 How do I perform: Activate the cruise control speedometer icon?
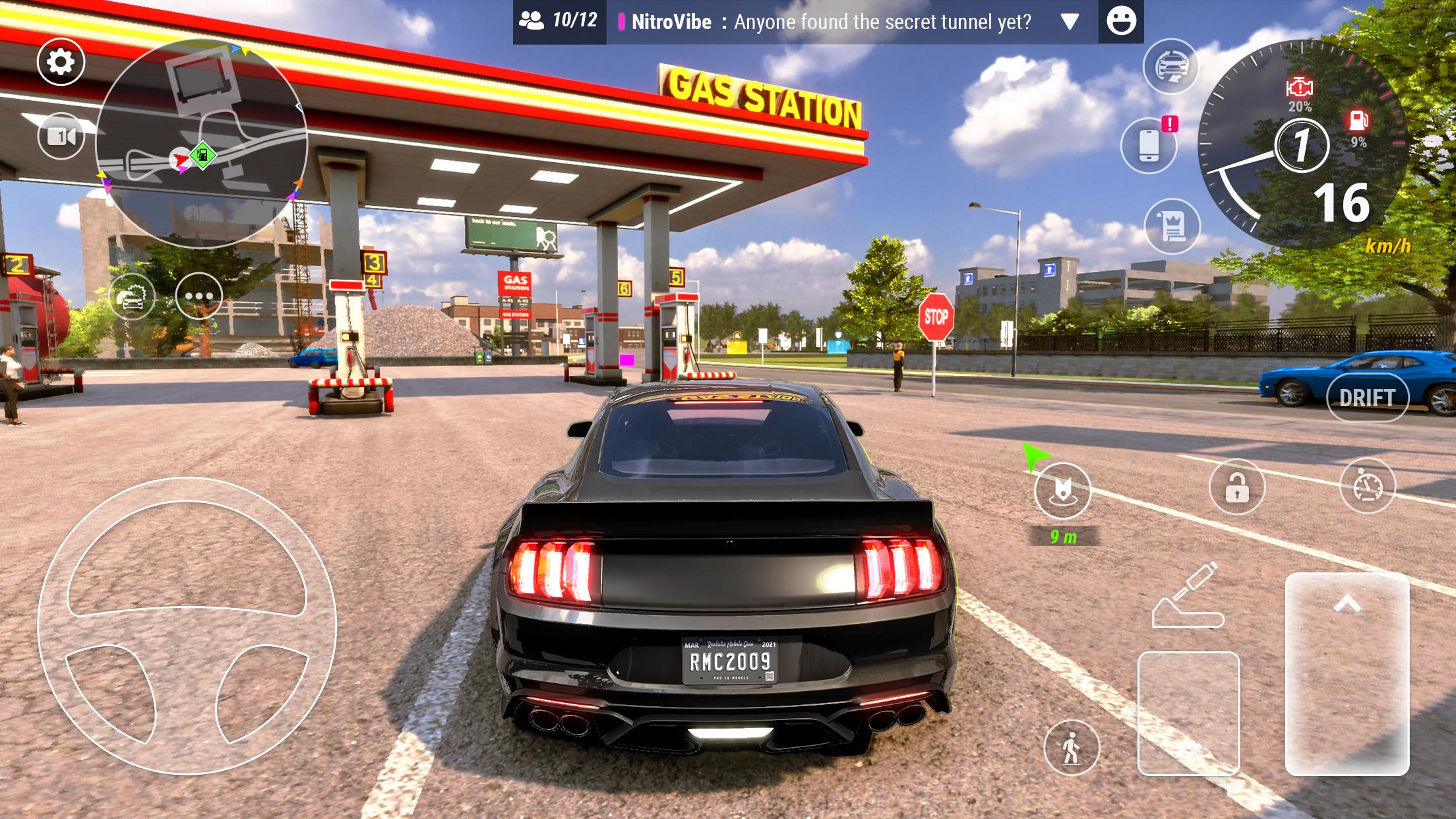point(1368,487)
